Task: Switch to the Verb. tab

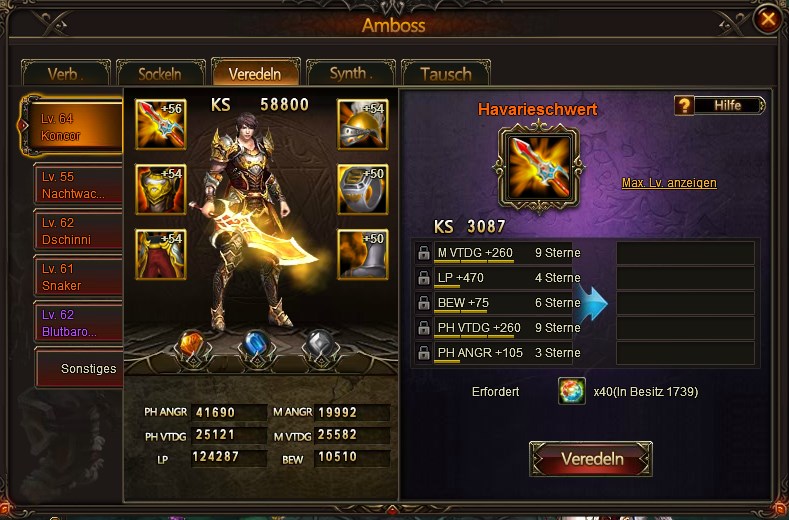Action: (x=66, y=74)
